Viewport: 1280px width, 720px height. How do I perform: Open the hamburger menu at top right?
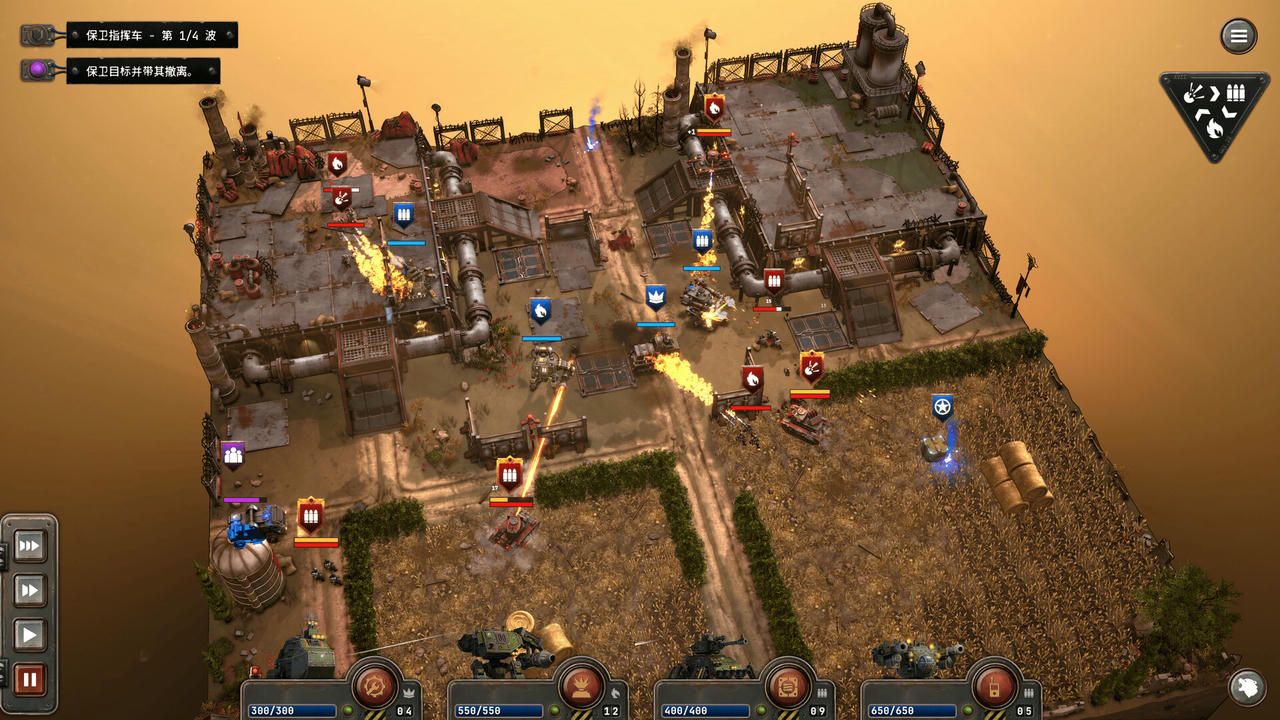pos(1237,35)
